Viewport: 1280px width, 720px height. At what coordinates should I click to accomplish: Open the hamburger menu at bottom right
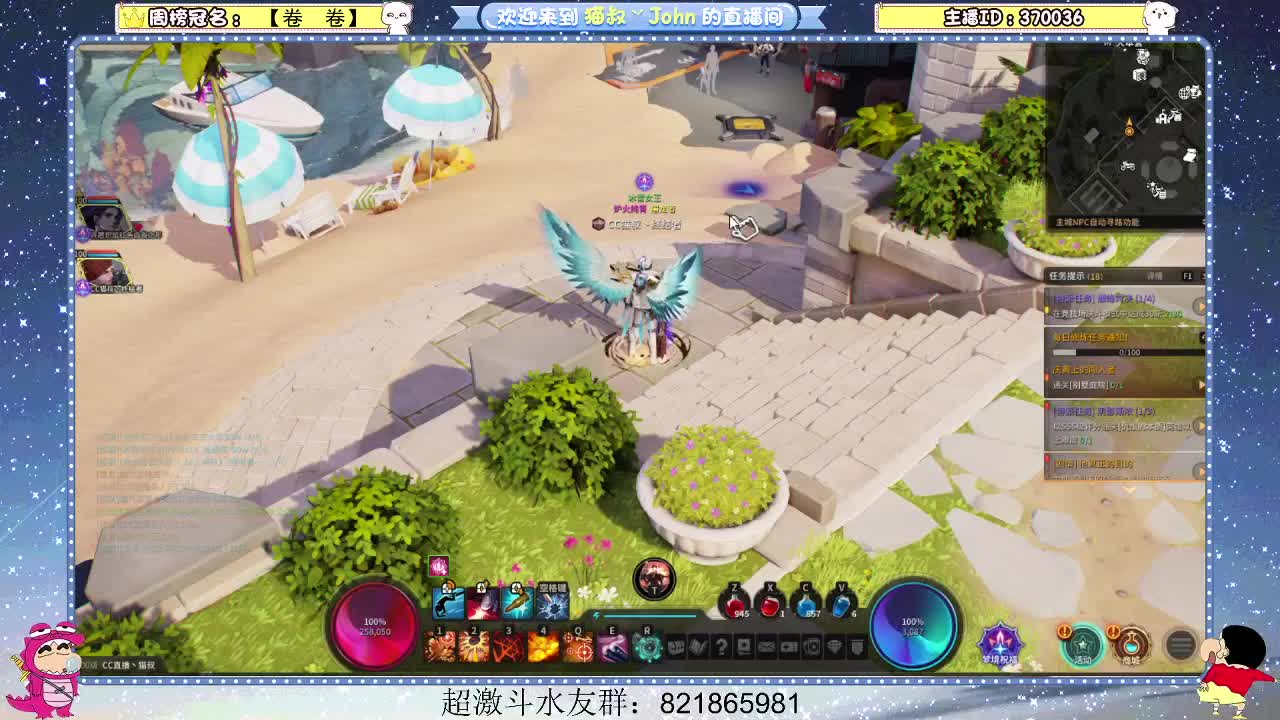pyautogui.click(x=1179, y=642)
